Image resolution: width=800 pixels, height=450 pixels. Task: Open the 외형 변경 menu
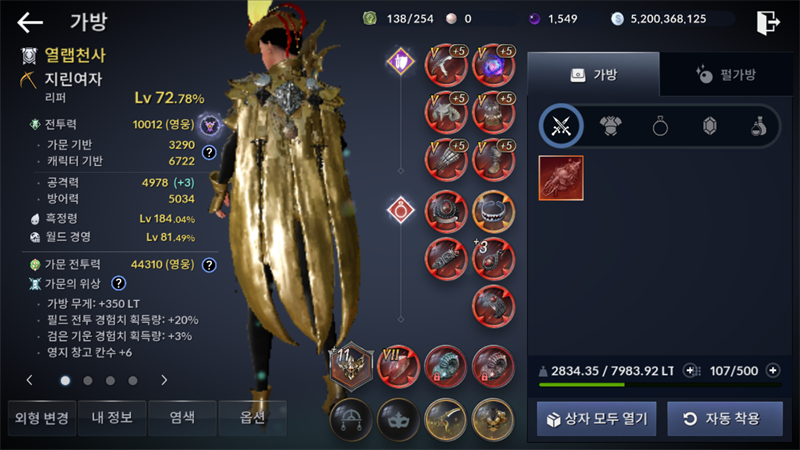click(x=39, y=418)
